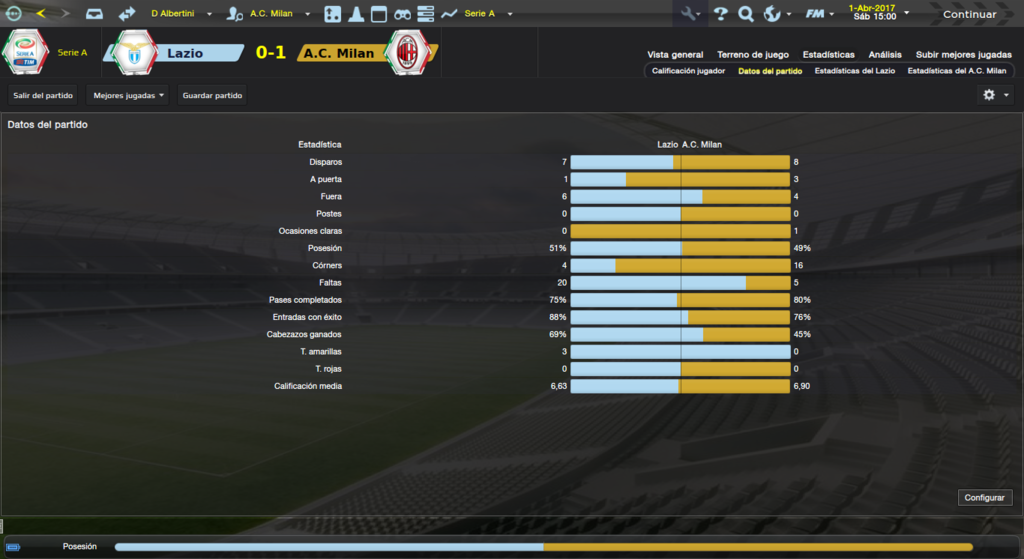Open the gear settings dropdown
Screen dimensions: 1024x559
pos(996,95)
